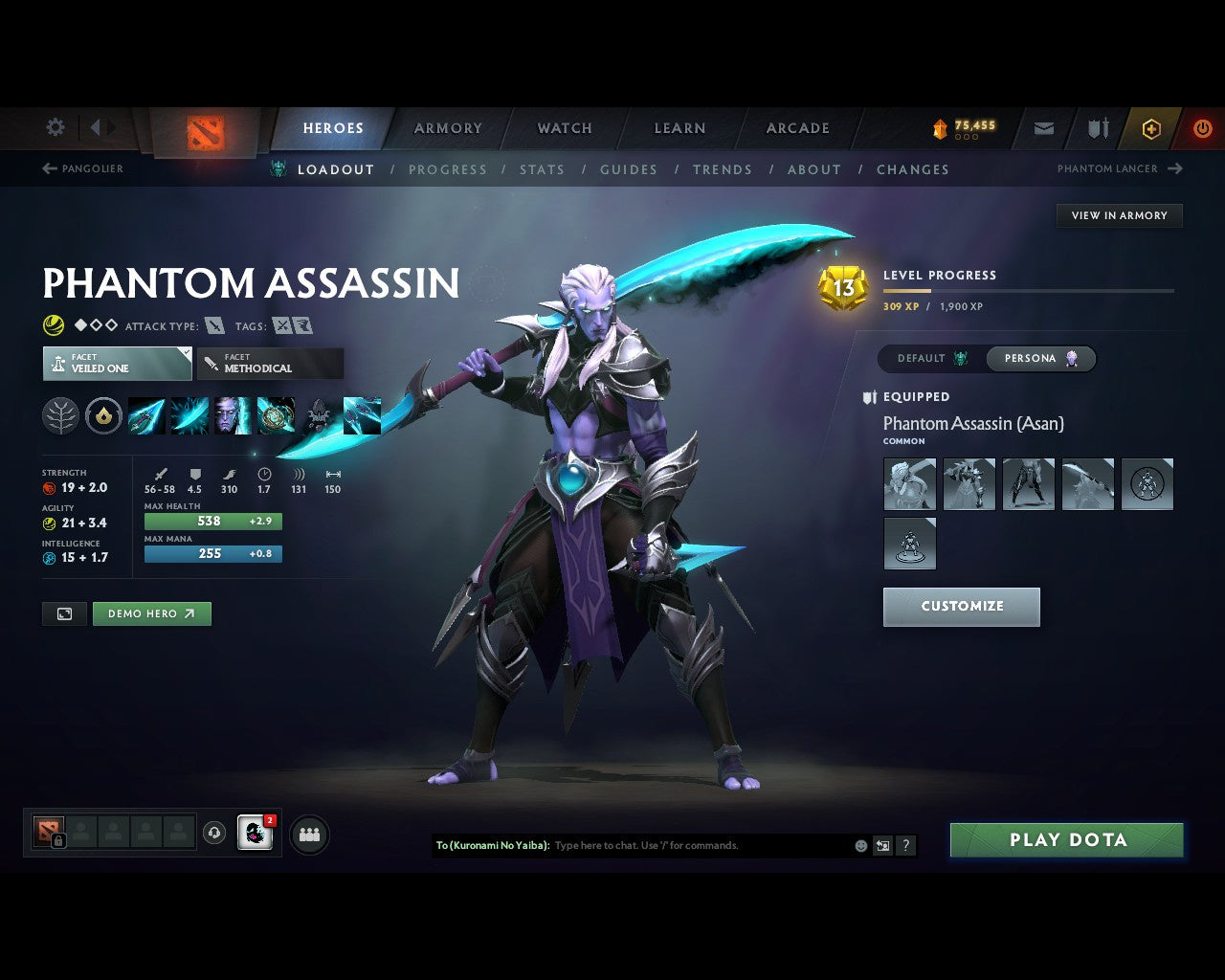Select the Veiled One facet
This screenshot has height=980, width=1225.
coord(117,364)
